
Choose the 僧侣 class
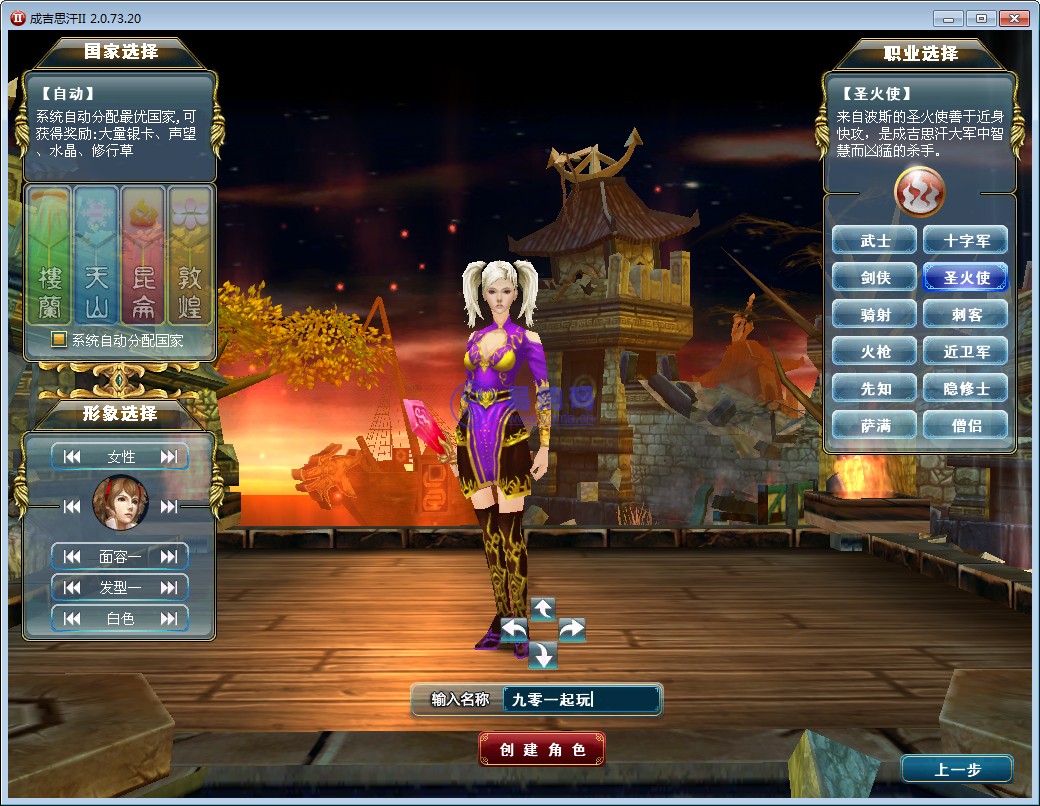[x=965, y=426]
